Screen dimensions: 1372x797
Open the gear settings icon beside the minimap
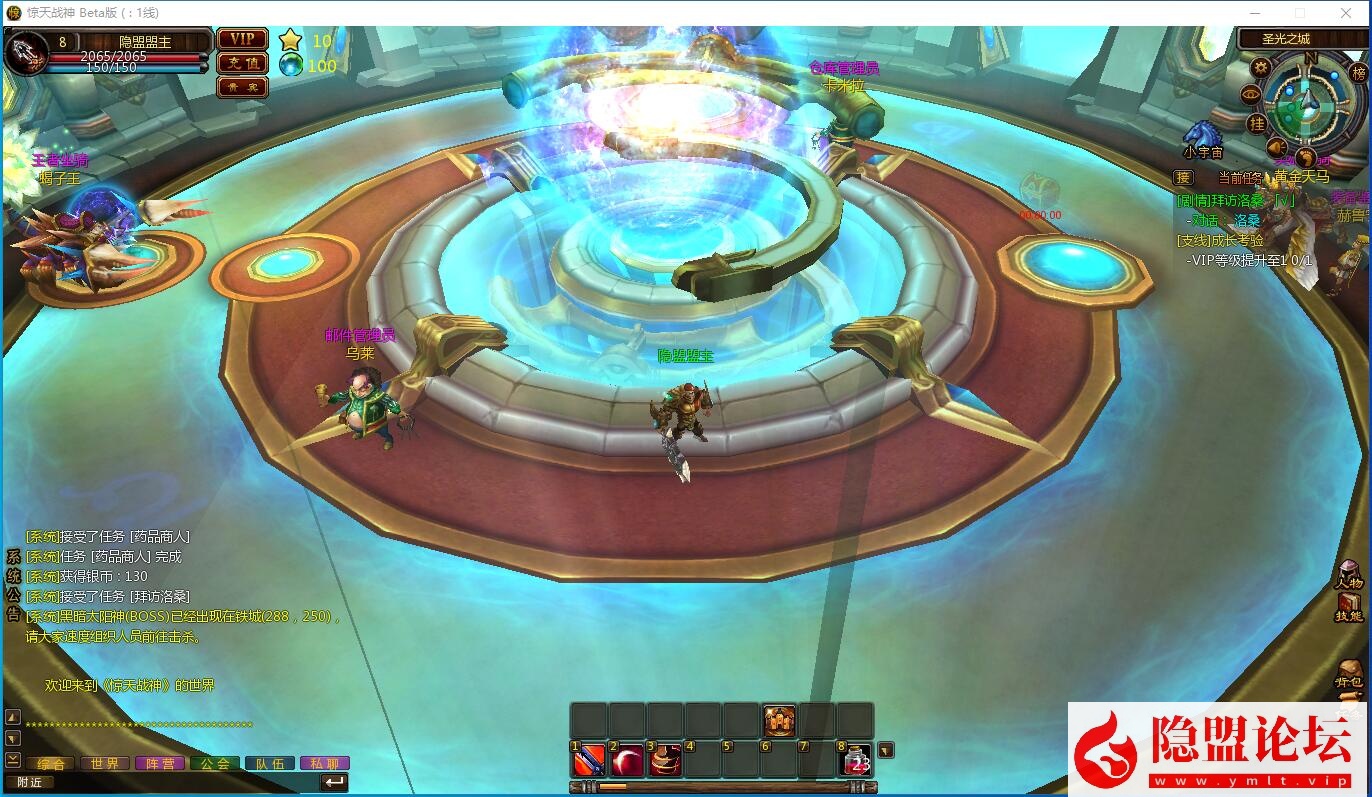tap(1261, 68)
